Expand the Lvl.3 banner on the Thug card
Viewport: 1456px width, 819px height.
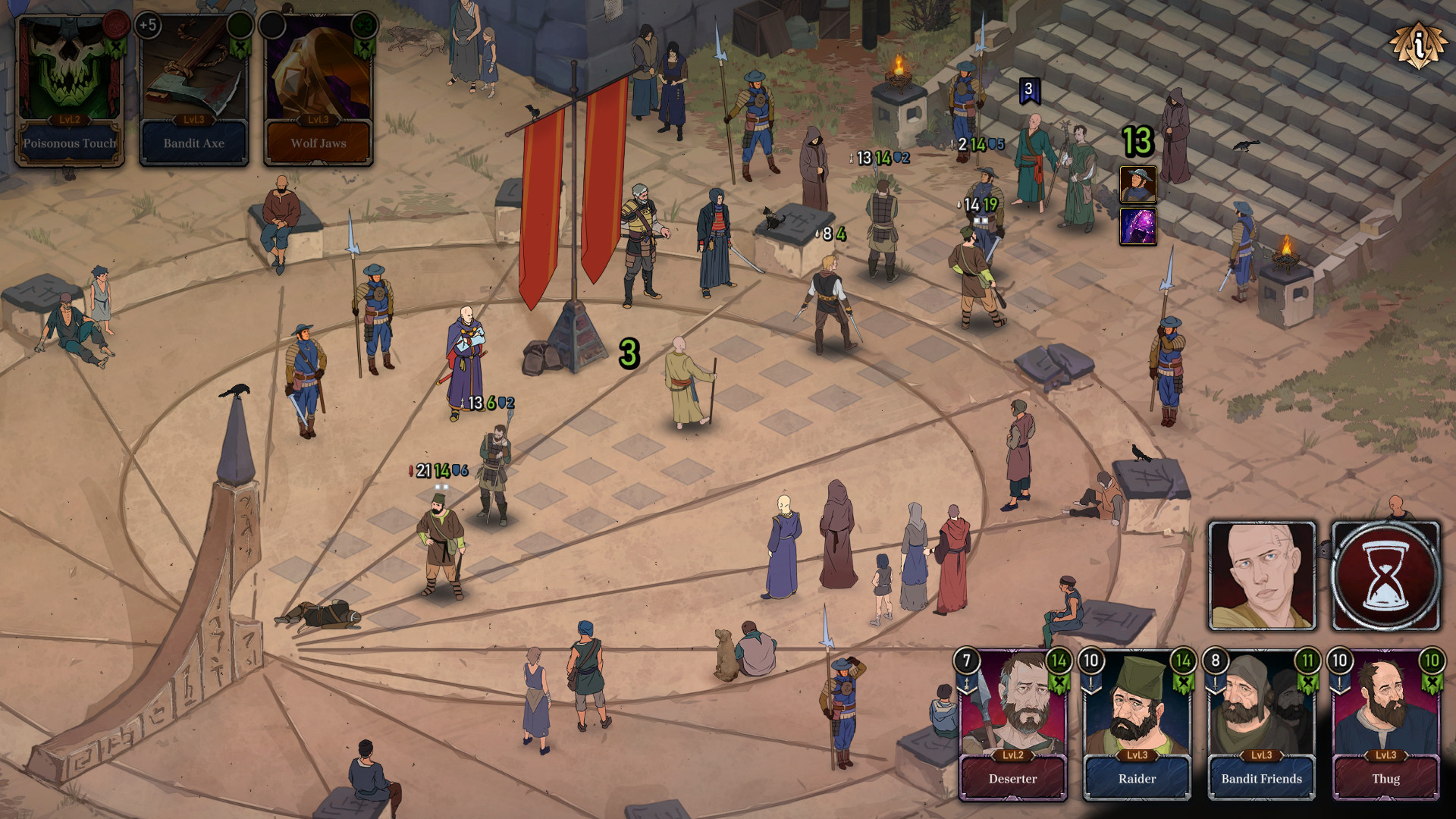point(1387,755)
